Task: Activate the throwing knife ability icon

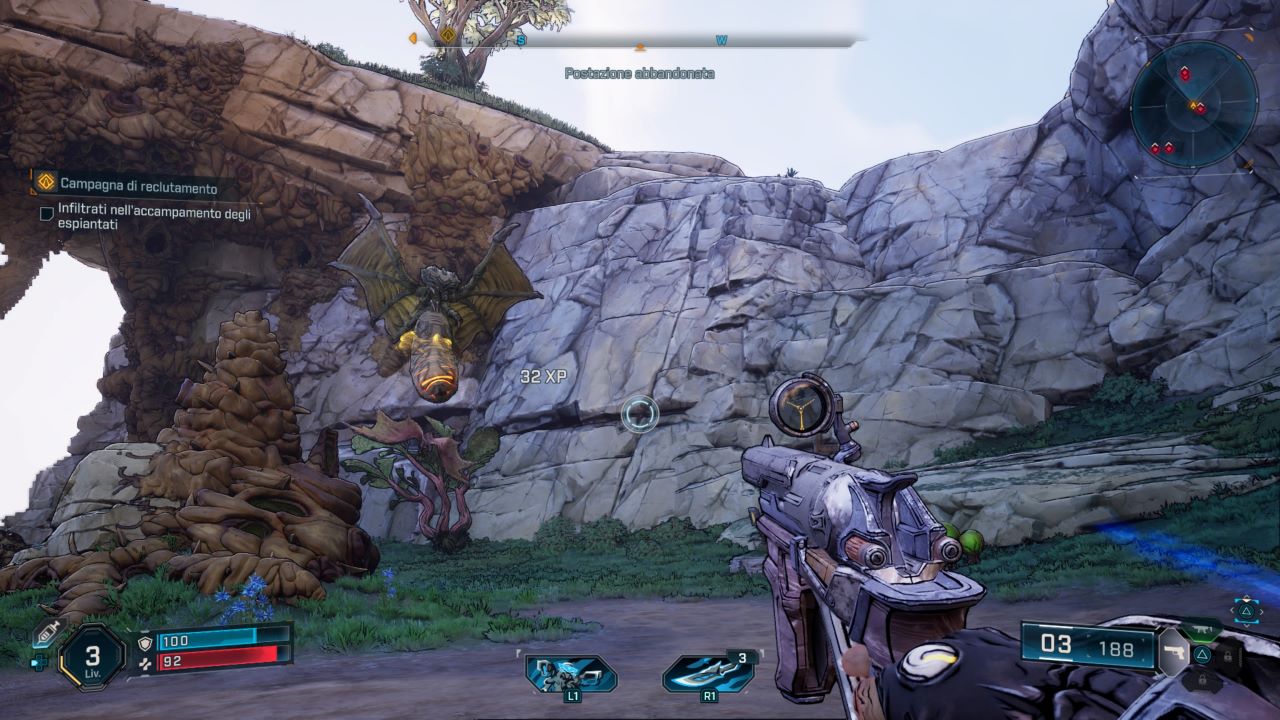Action: pos(708,673)
